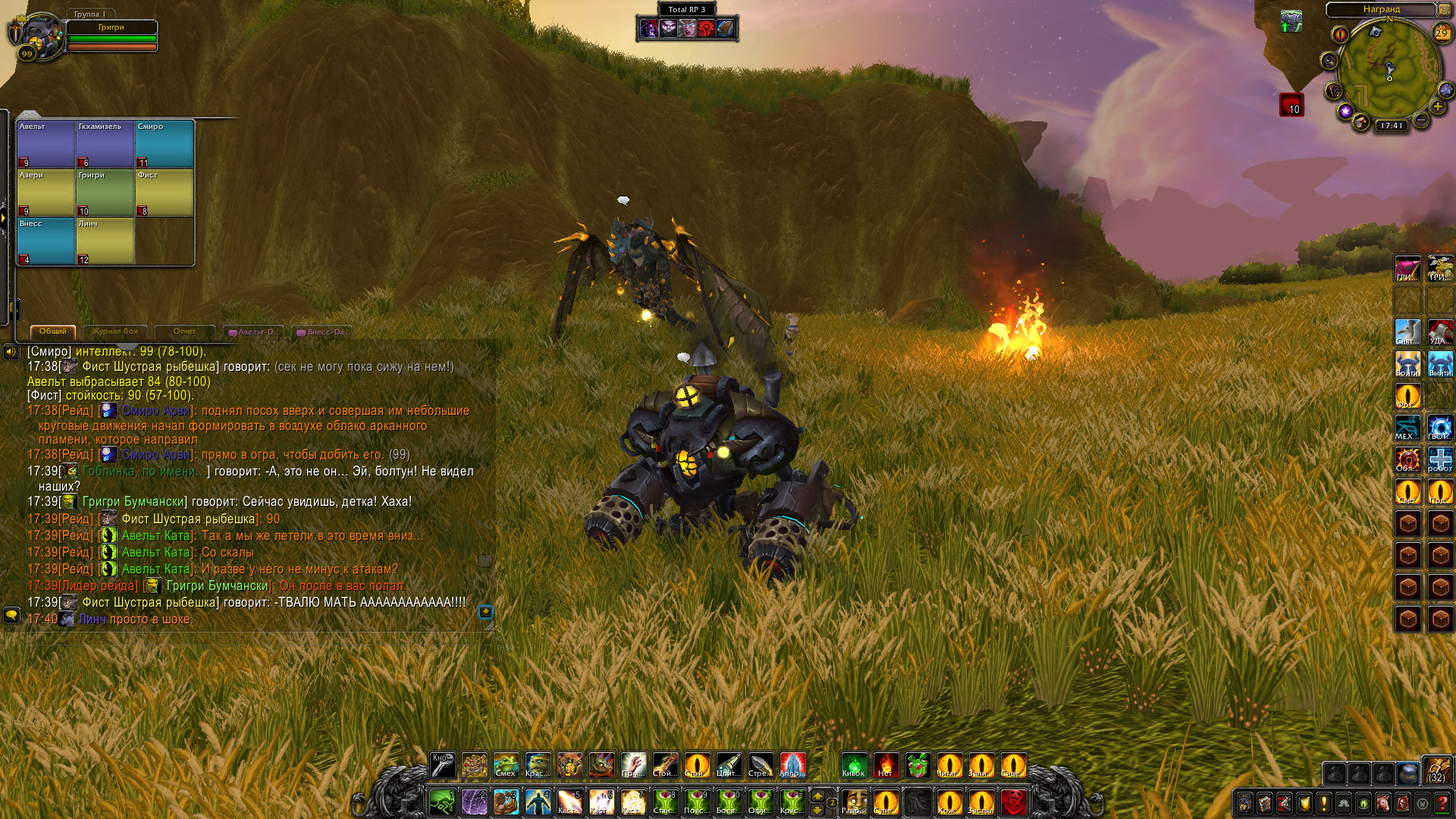Screen dimensions: 1456x819
Task: Zoom in the minimap with plus button
Action: click(1437, 107)
